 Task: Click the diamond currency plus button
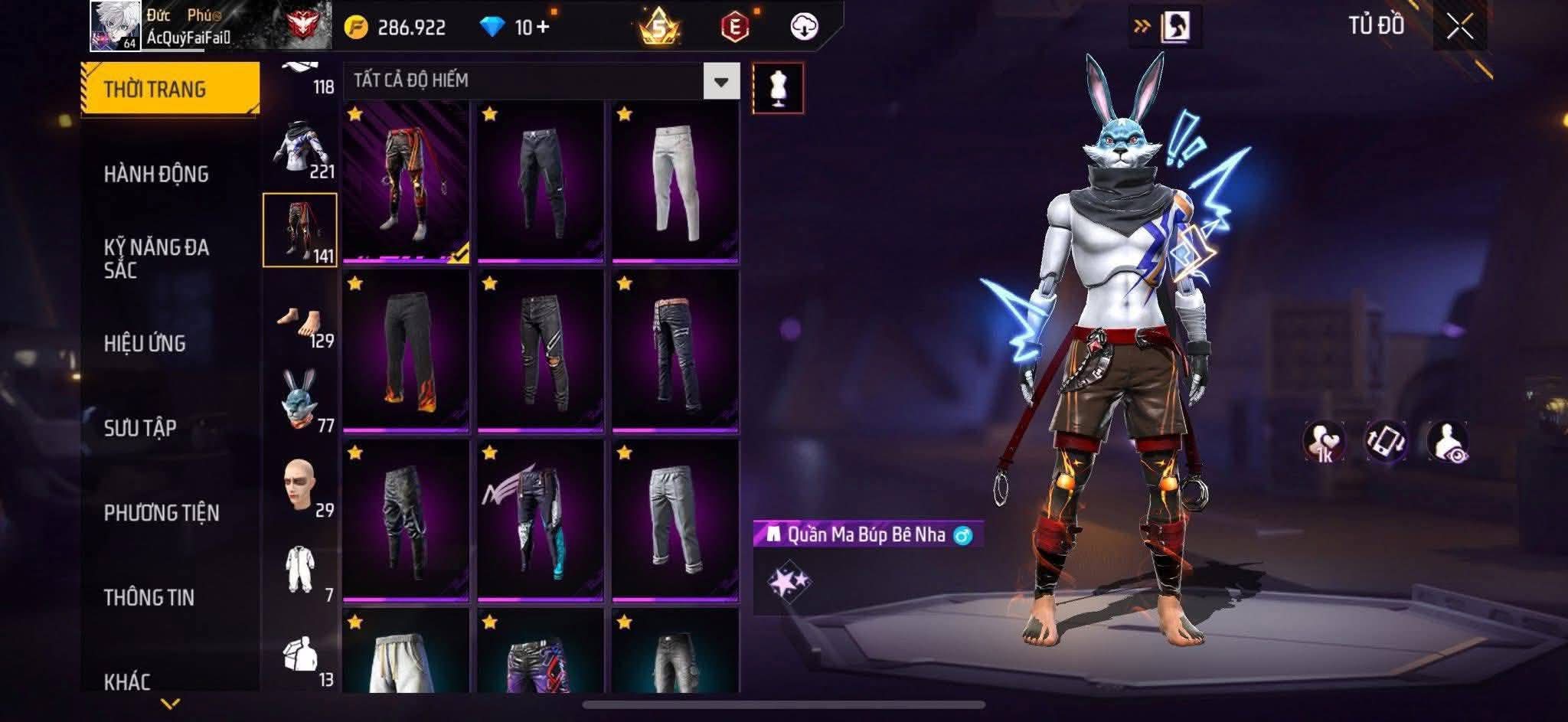[x=543, y=28]
